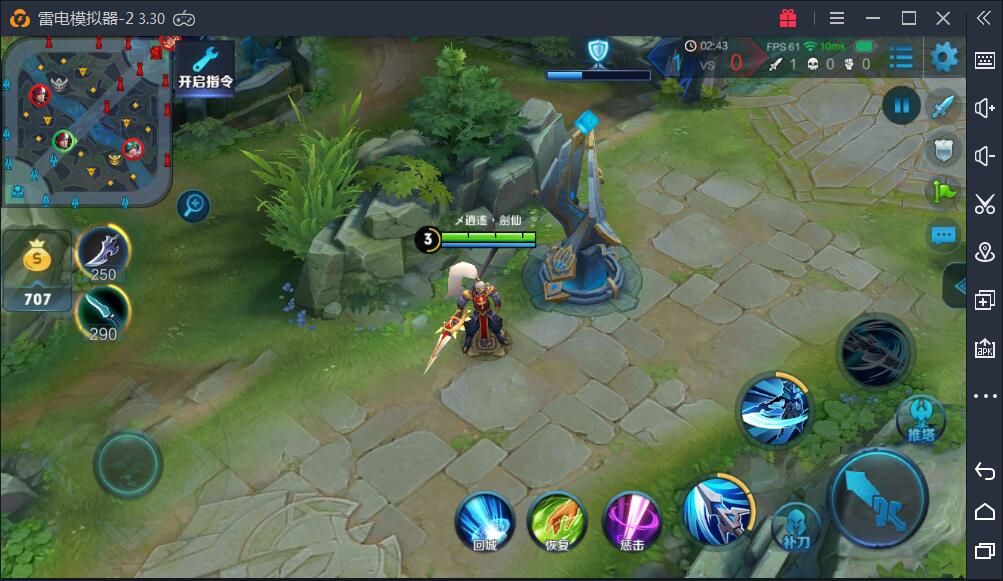This screenshot has width=1003, height=581.
Task: Send the green flag rally signal
Action: (944, 191)
